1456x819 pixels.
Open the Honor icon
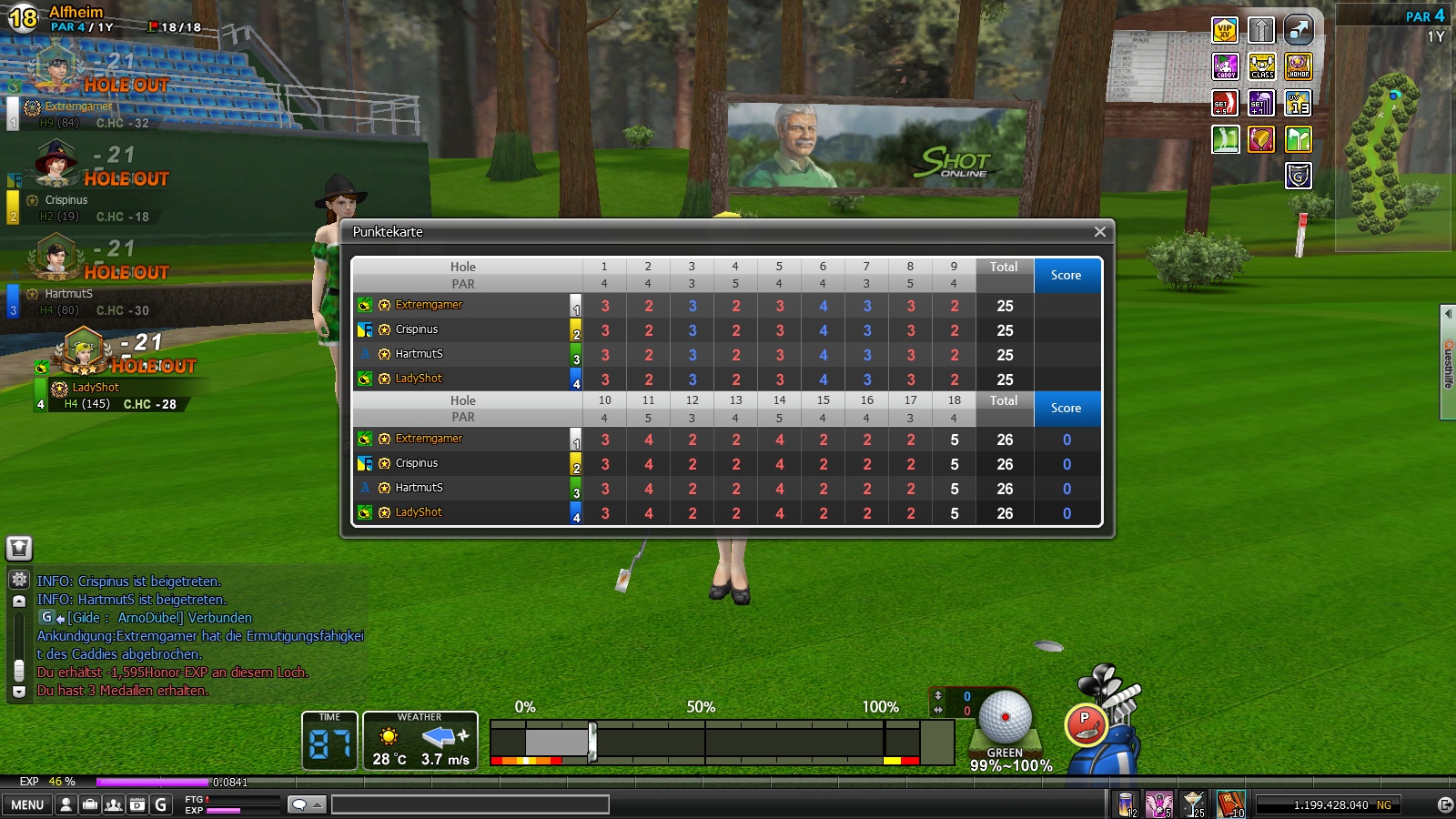coord(1298,66)
